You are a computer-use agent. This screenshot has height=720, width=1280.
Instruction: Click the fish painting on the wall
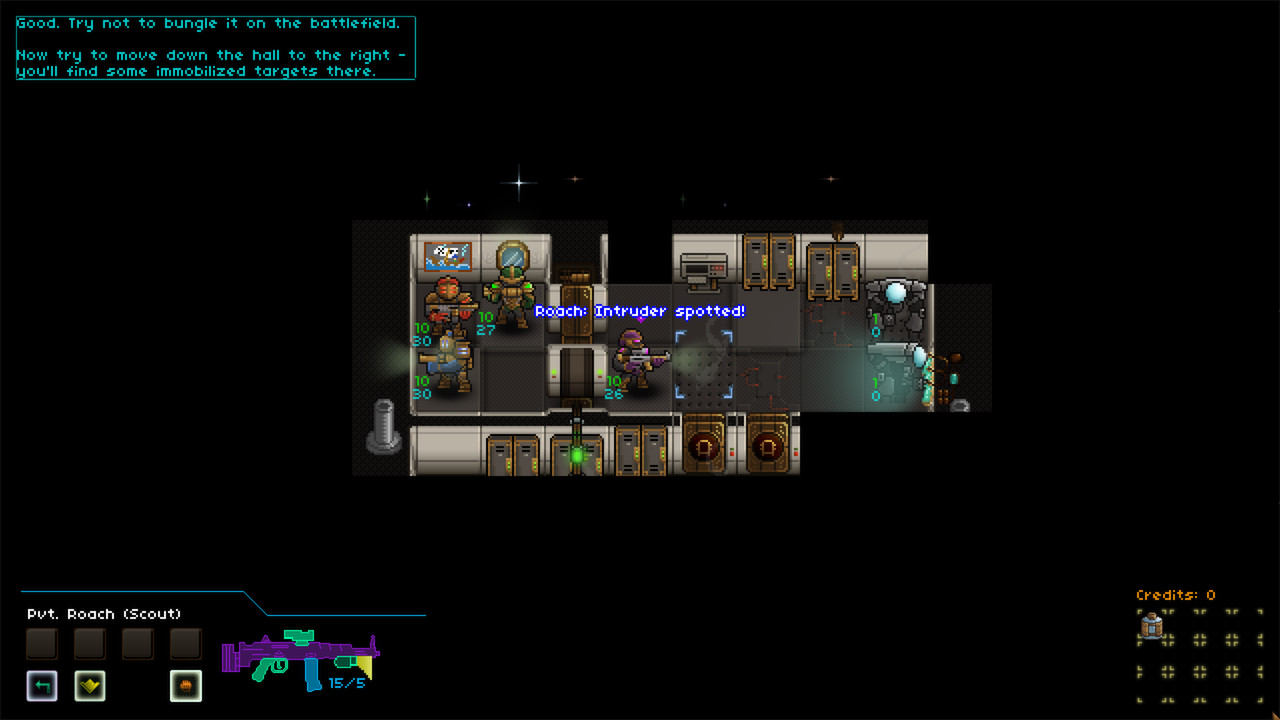(x=448, y=255)
